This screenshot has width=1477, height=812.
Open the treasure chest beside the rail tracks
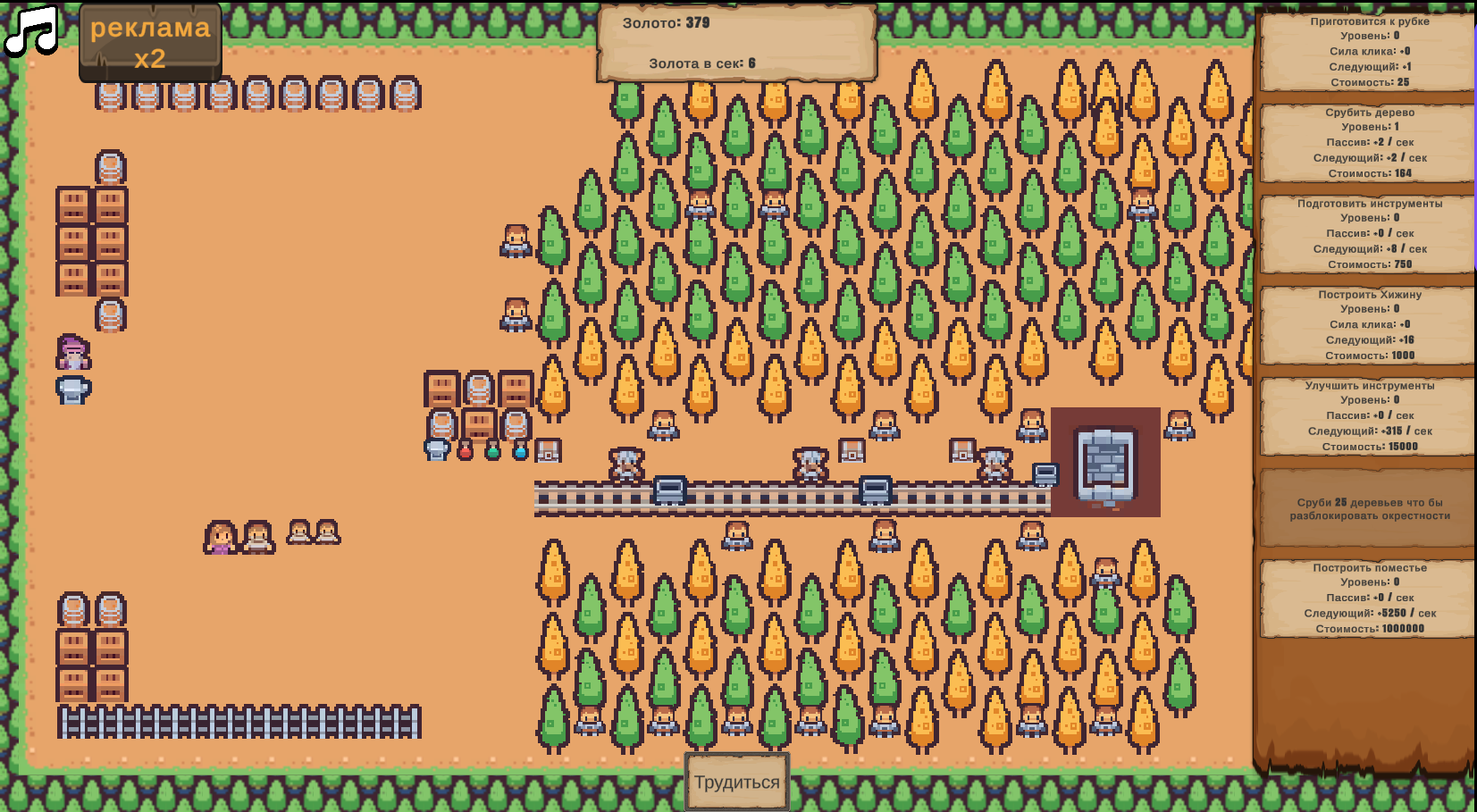(548, 451)
